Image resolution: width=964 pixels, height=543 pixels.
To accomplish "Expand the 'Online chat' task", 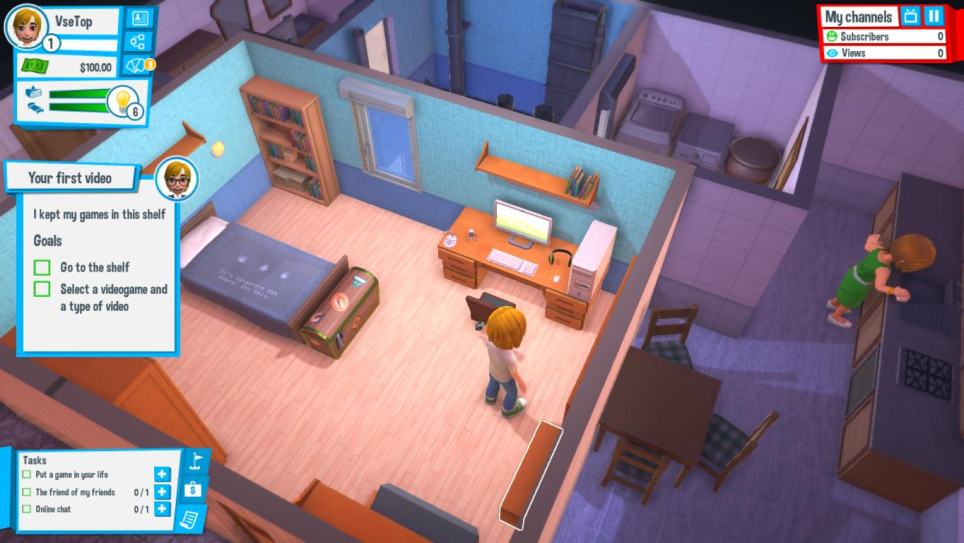I will tap(162, 509).
